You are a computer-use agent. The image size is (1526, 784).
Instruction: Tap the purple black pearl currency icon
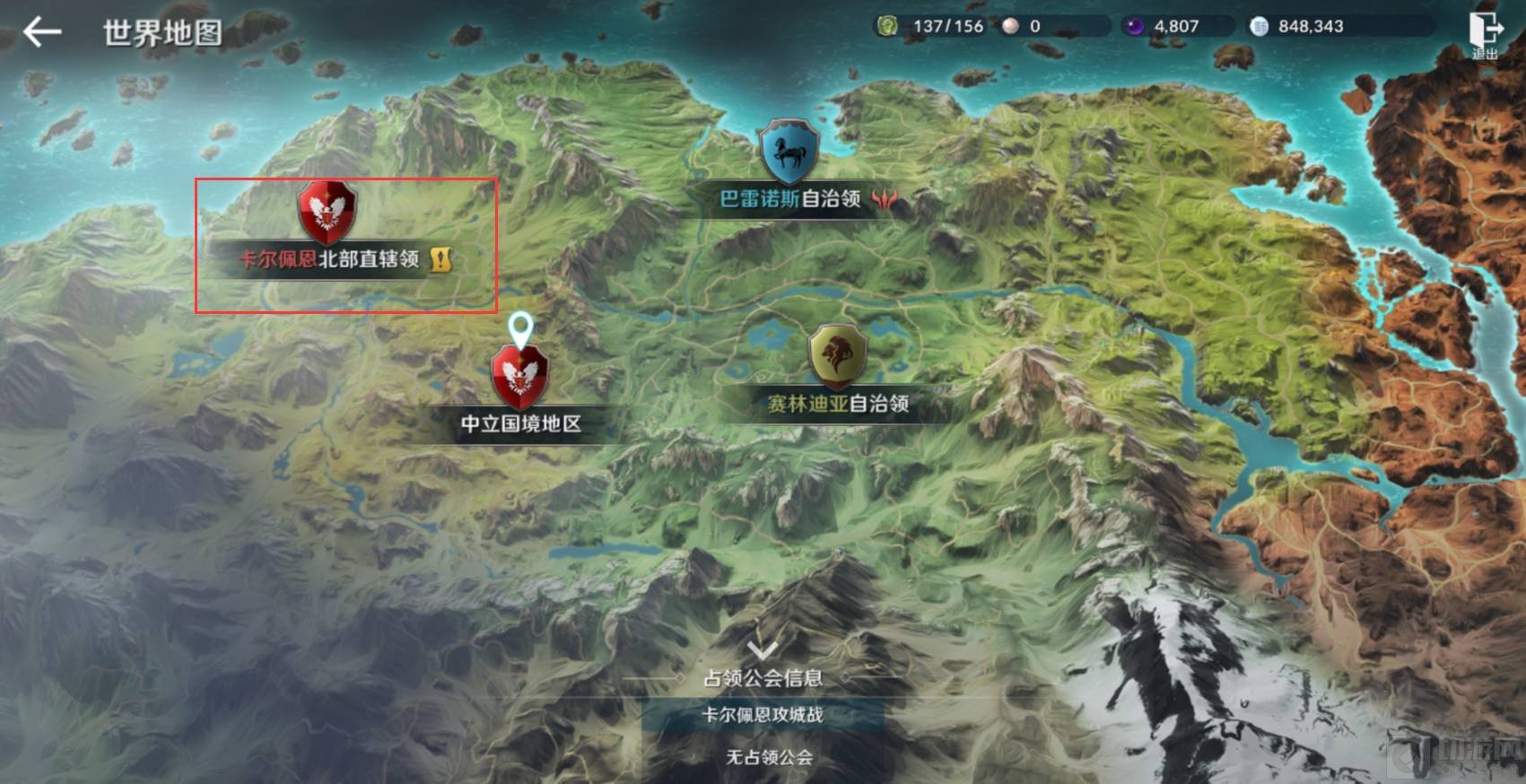1135,26
